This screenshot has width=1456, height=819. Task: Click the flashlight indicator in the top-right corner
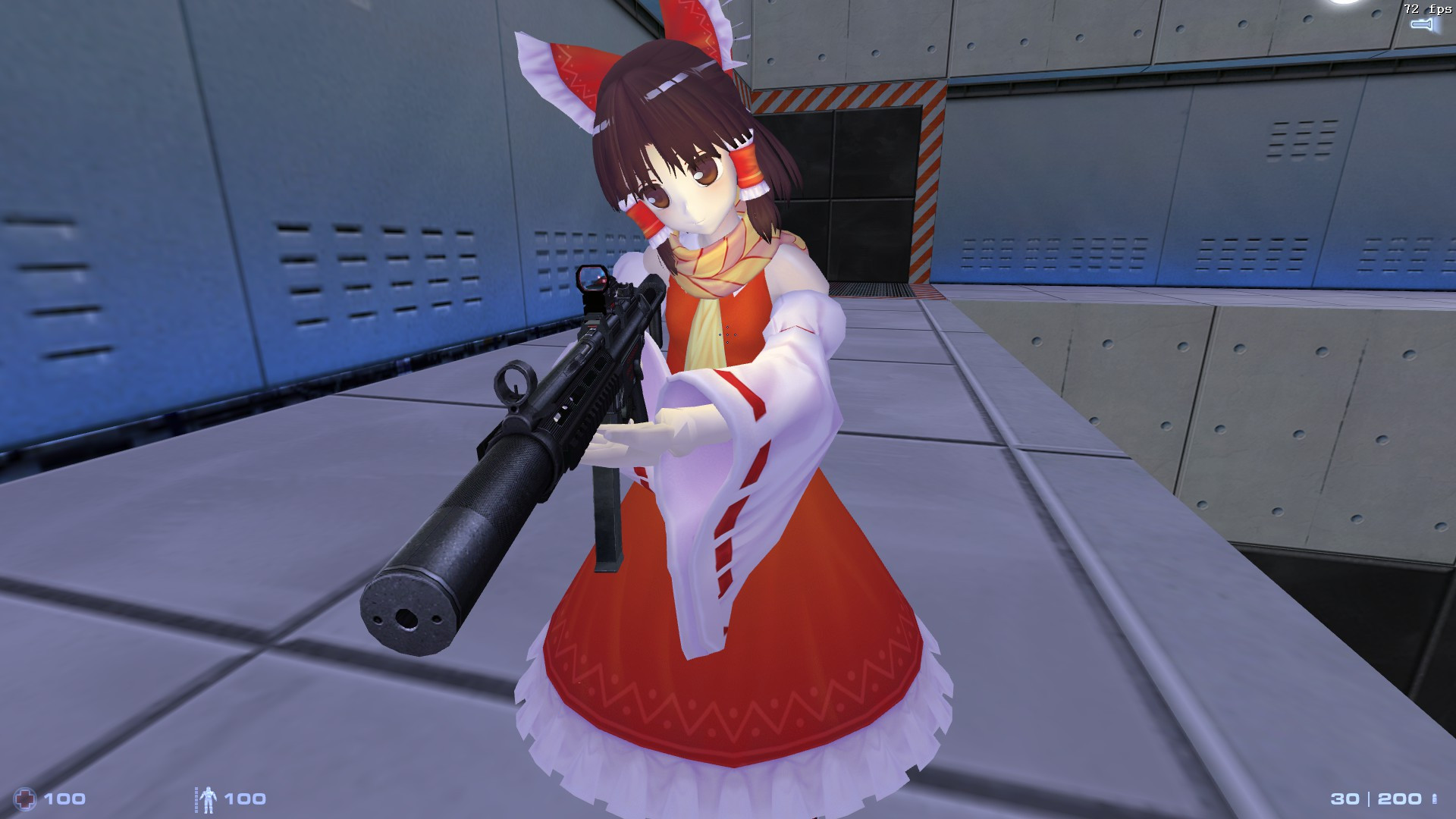click(1422, 24)
